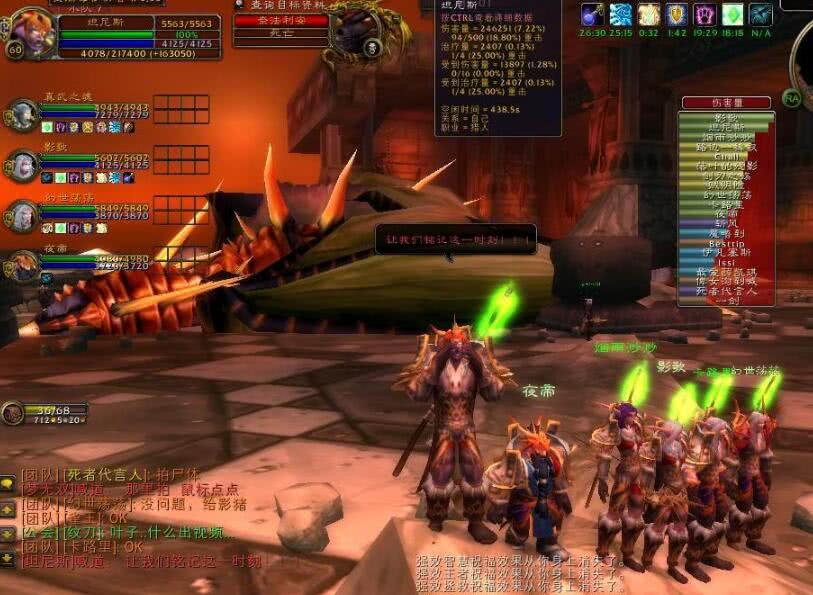Click the target portrait with the skull

click(x=358, y=32)
